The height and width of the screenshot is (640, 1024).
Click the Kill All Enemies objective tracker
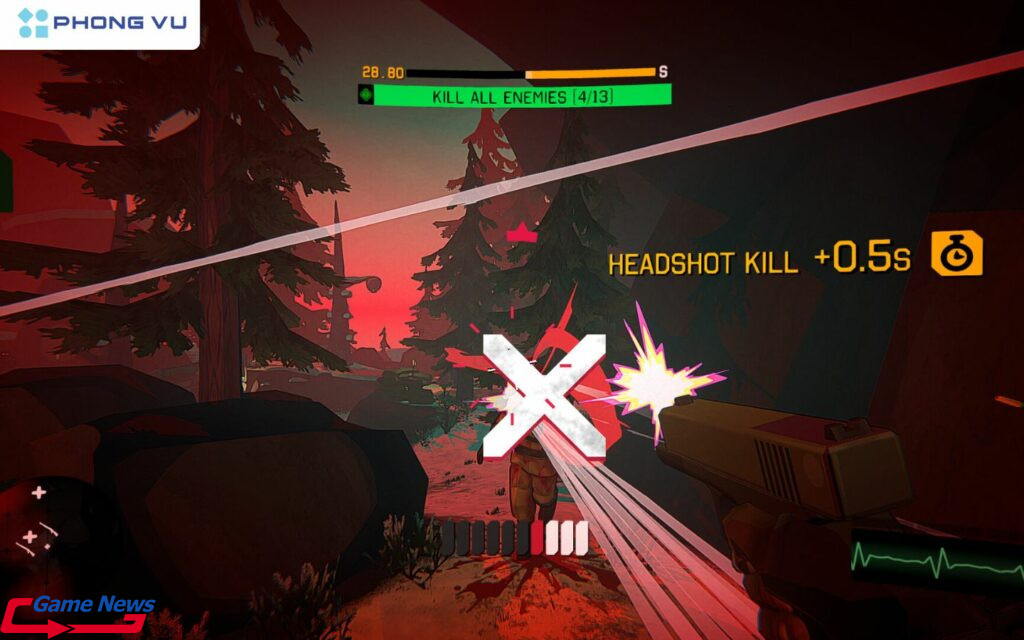[x=514, y=96]
